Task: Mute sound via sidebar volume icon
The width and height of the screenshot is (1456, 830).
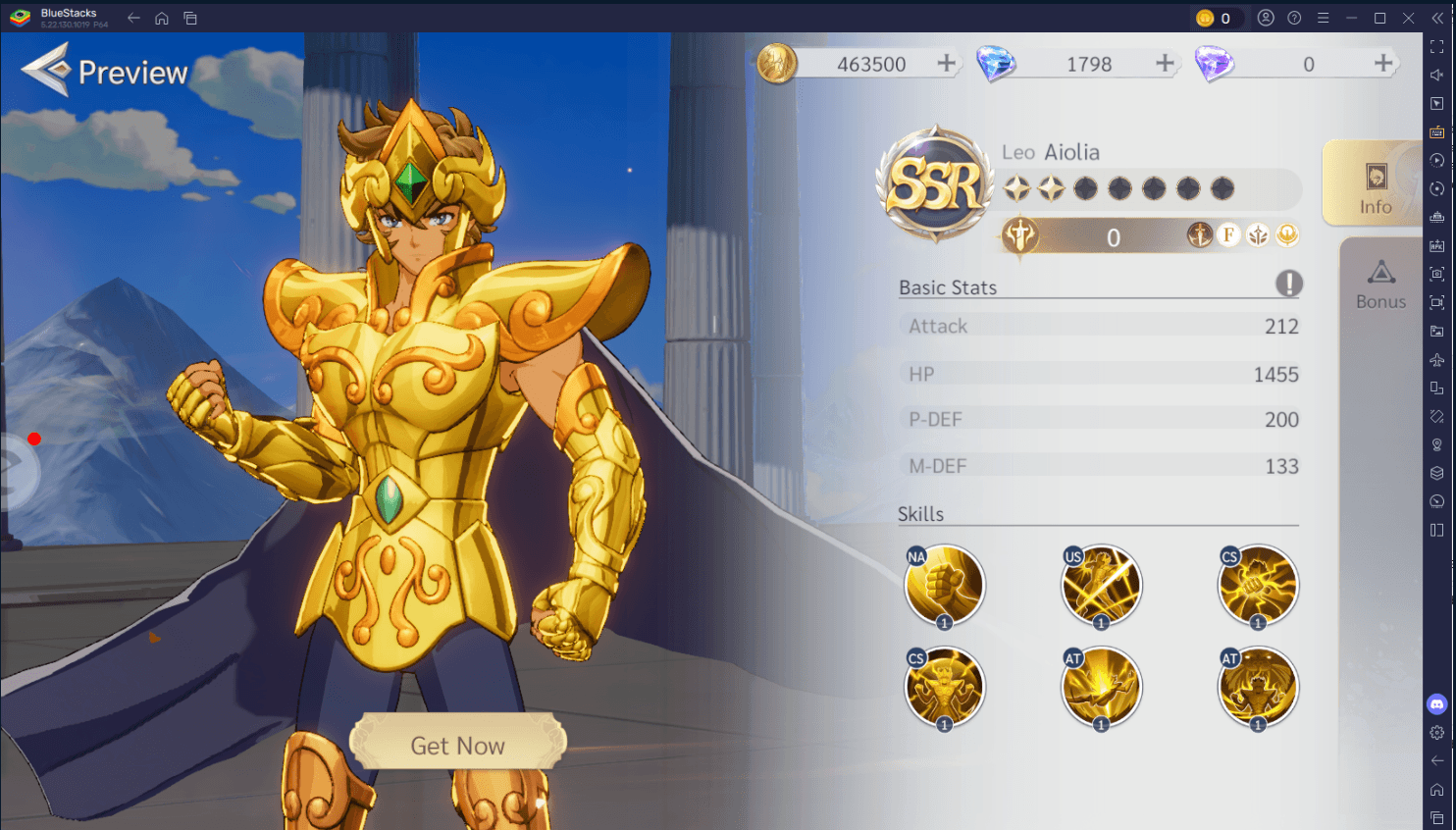Action: click(x=1435, y=74)
